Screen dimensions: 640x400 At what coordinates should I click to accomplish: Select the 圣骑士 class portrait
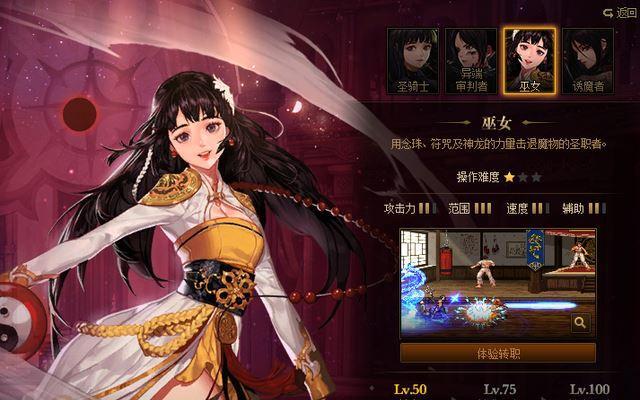[x=413, y=60]
